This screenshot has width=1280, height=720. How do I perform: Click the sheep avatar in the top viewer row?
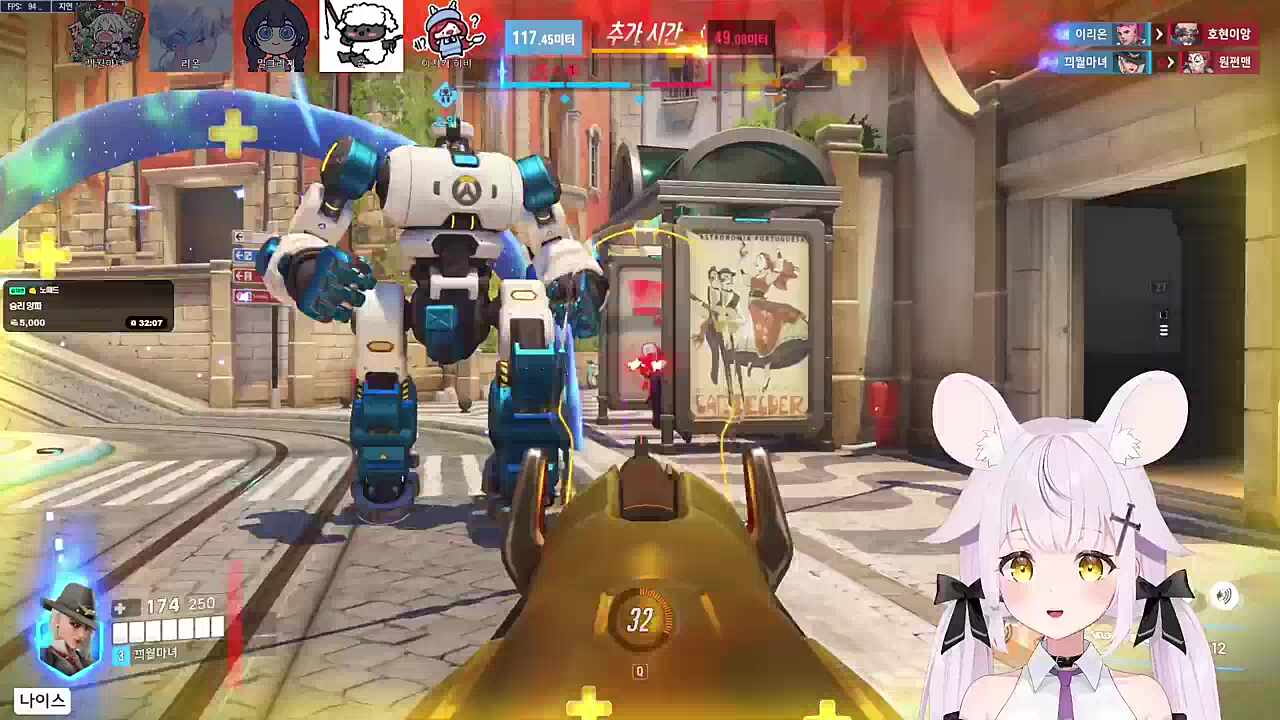361,36
